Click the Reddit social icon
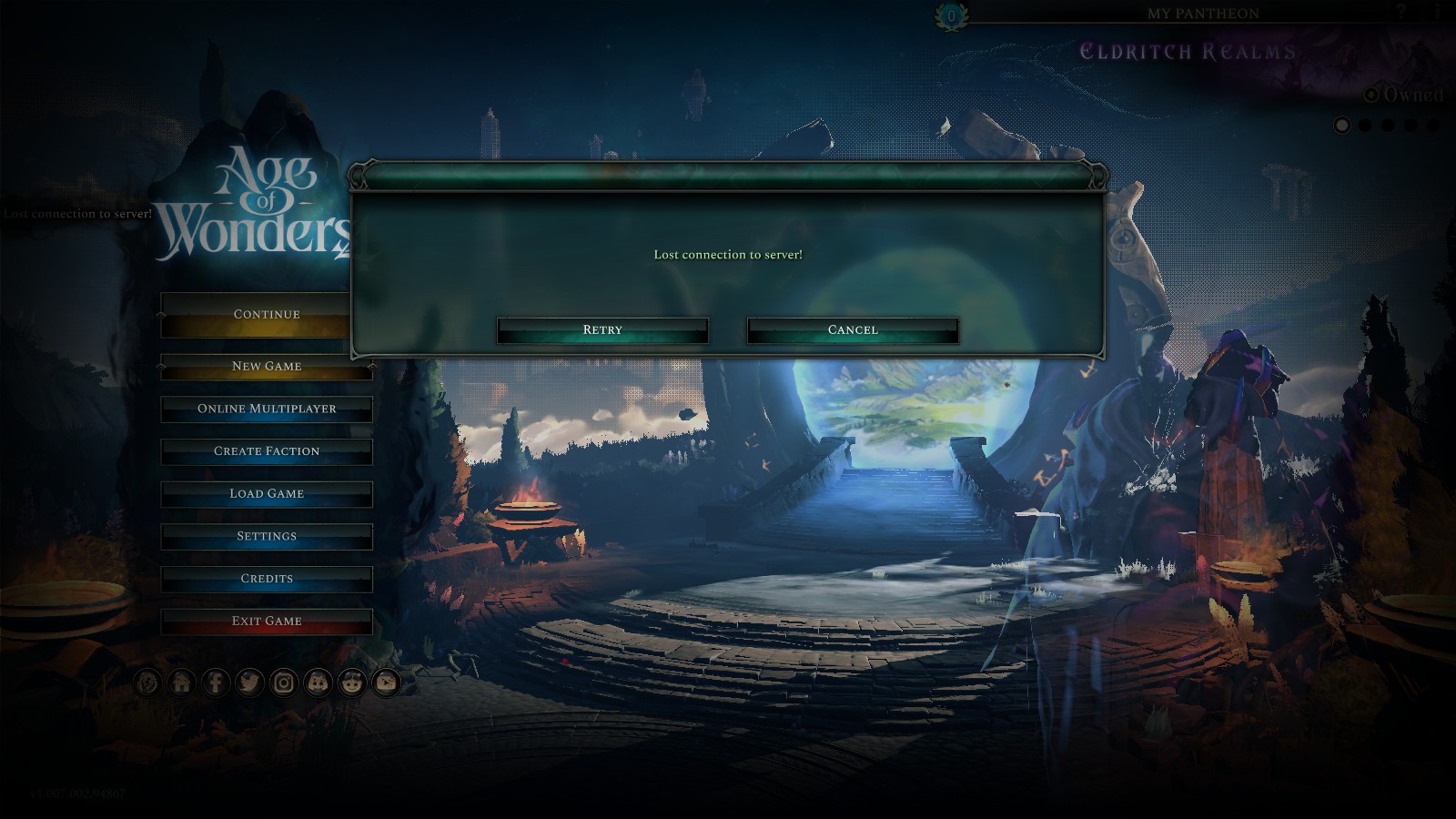The image size is (1456, 819). [353, 682]
